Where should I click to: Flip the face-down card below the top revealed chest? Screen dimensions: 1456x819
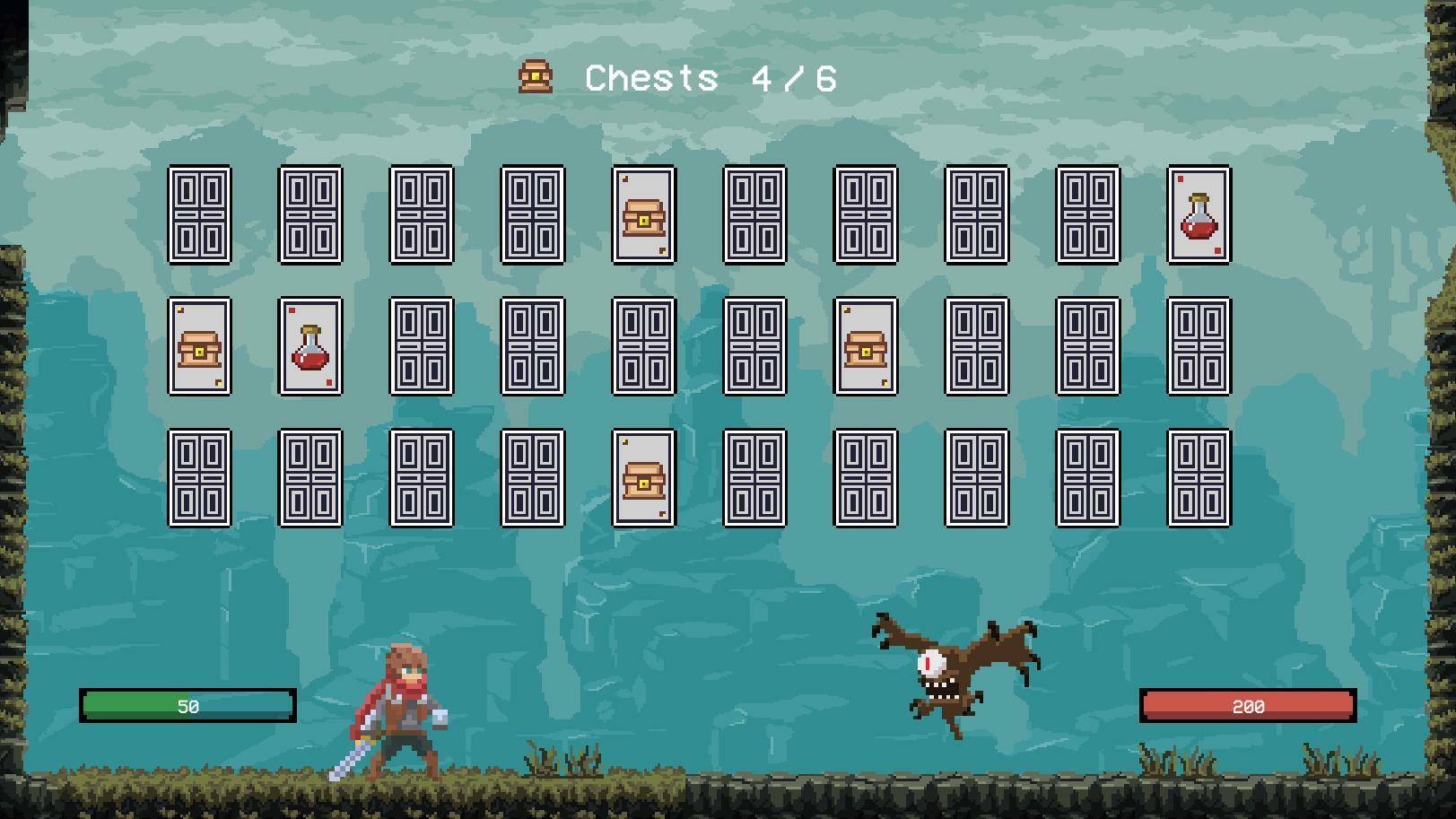(645, 349)
